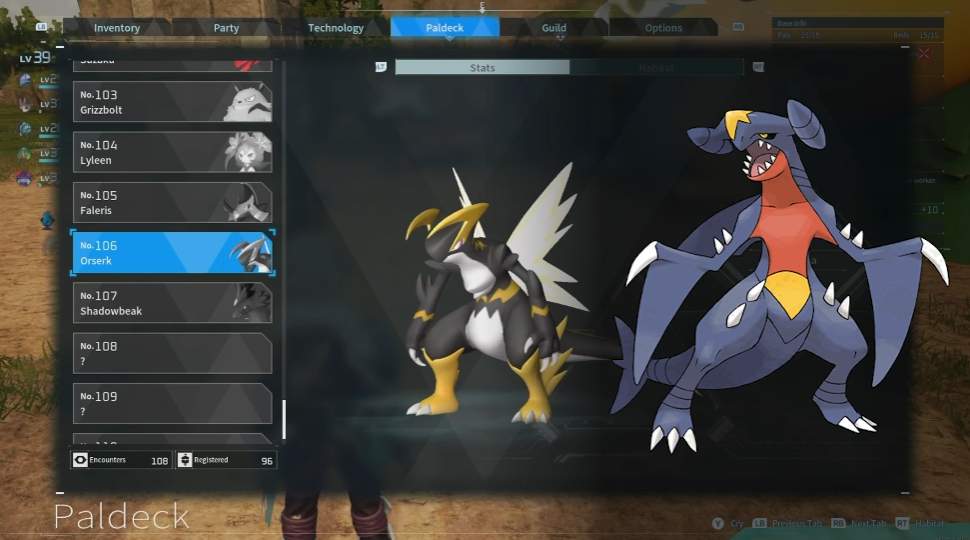
Task: Open the Technology tab
Action: tap(336, 28)
